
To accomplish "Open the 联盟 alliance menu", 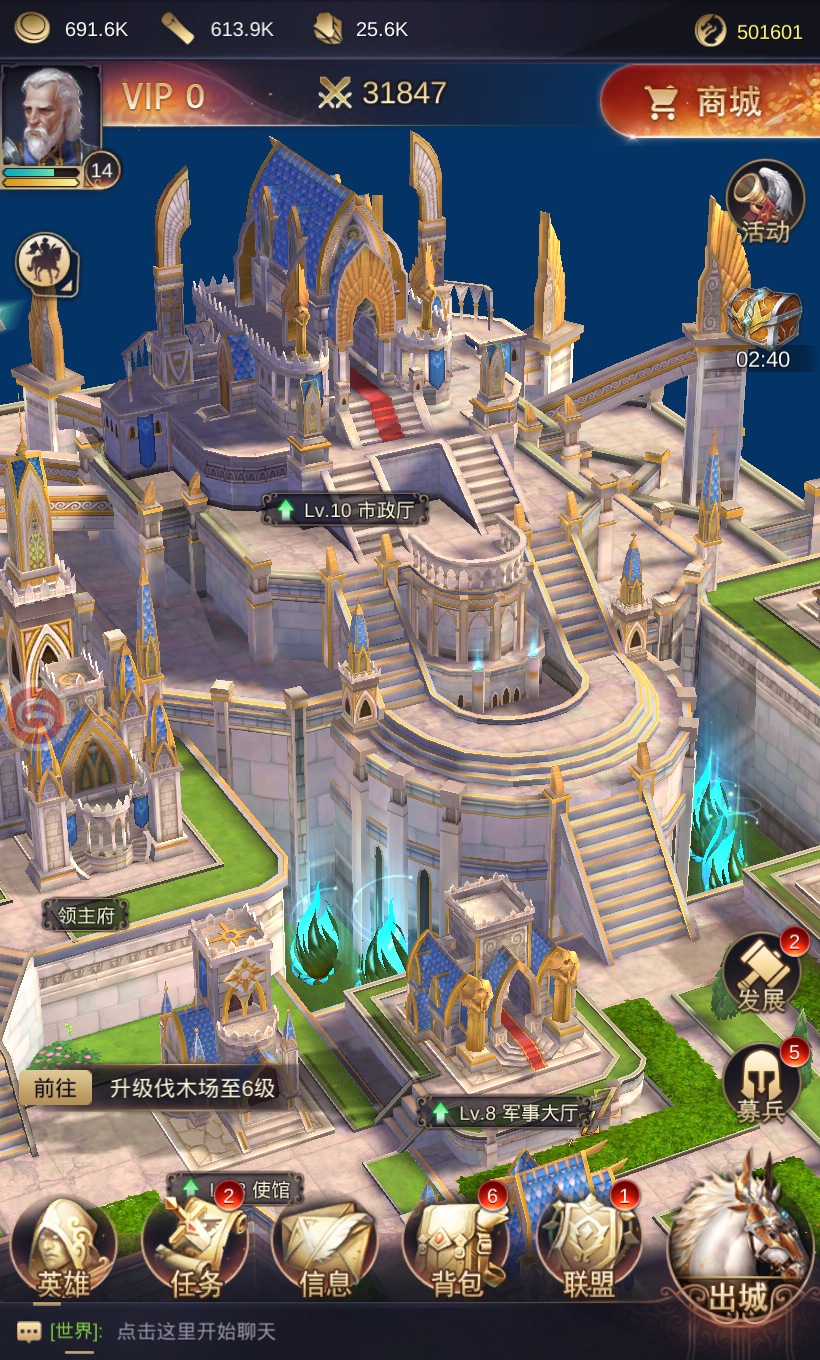I will click(x=588, y=1252).
